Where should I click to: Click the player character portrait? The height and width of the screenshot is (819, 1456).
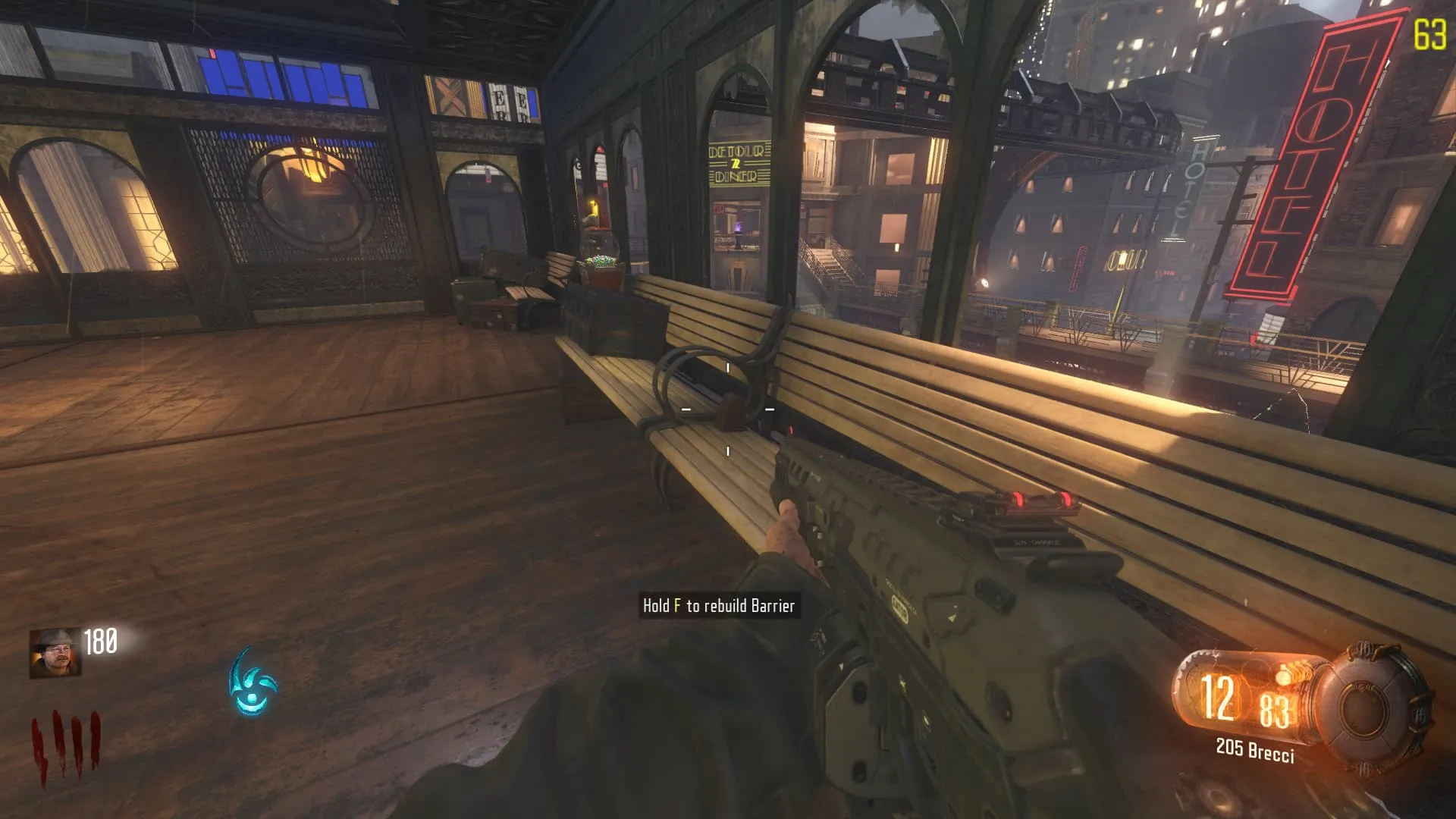click(55, 653)
